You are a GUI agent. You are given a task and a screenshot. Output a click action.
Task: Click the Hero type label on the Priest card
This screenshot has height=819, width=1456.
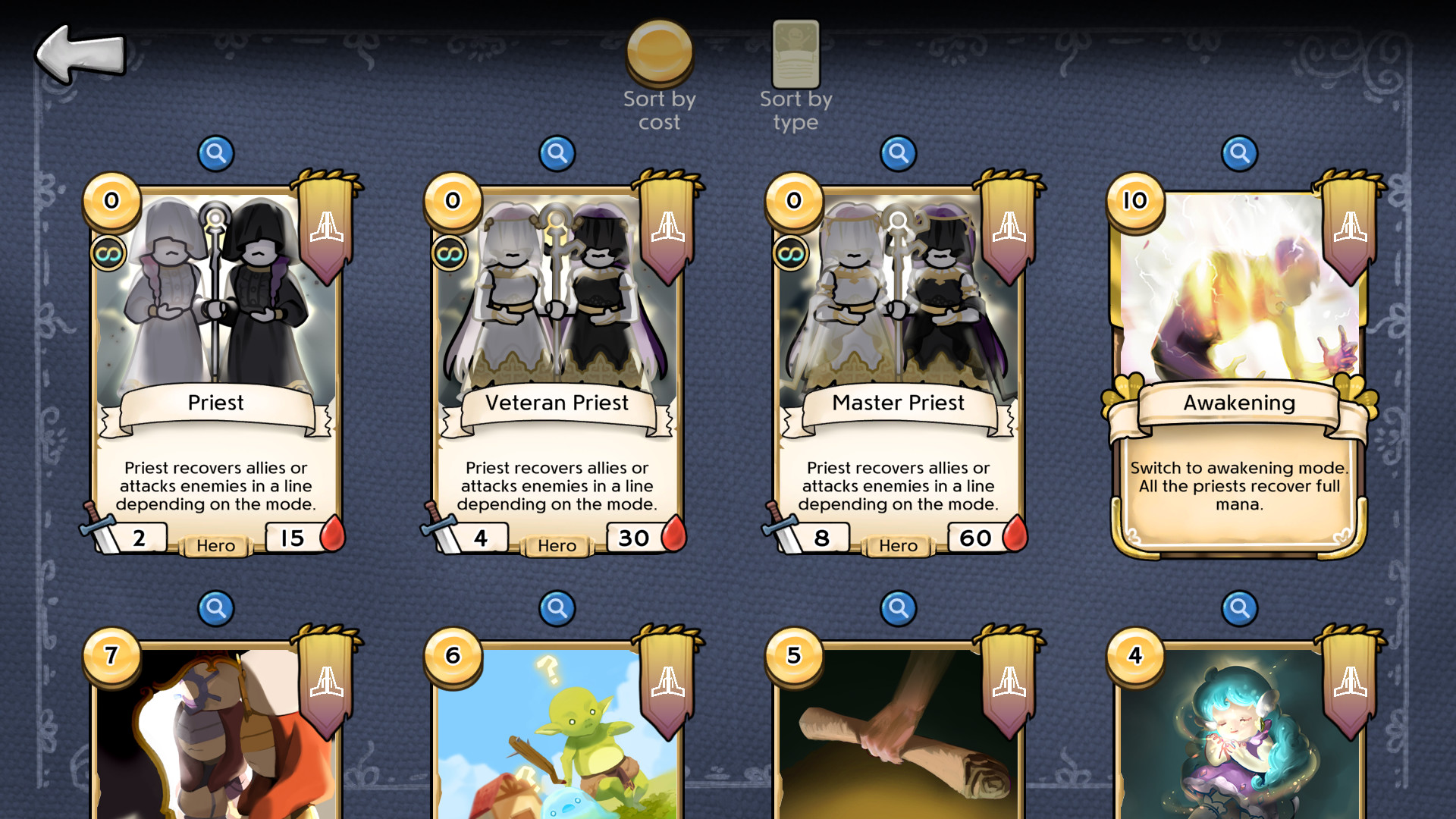215,545
